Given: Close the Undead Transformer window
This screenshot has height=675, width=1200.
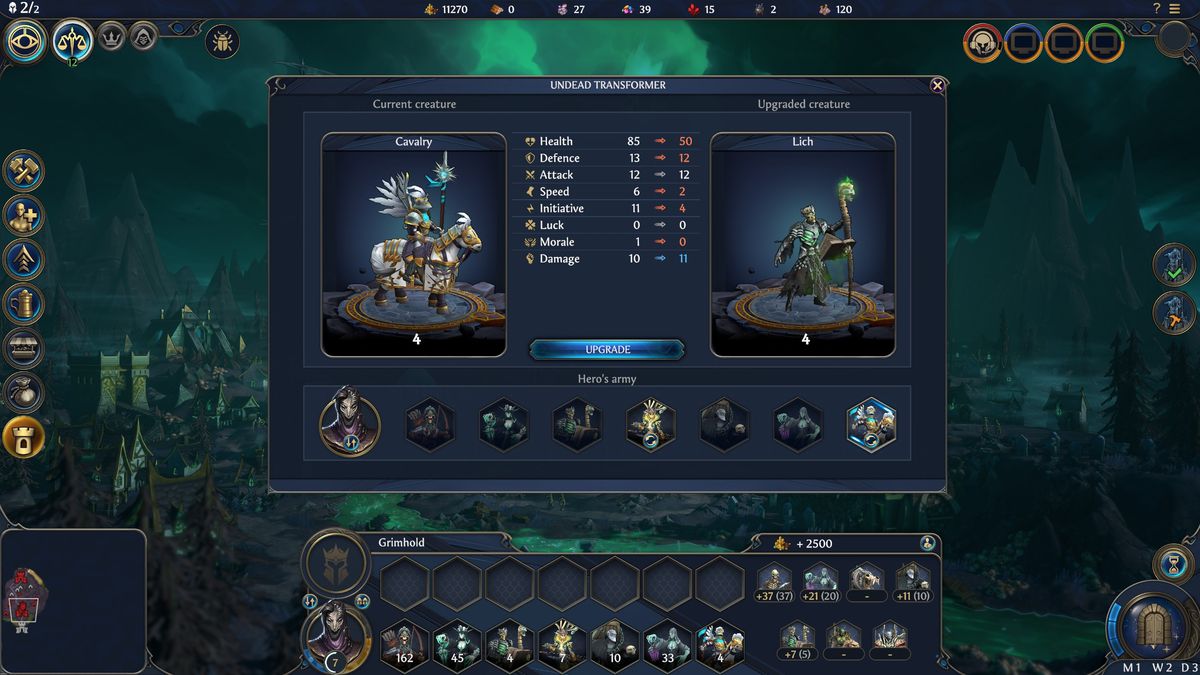Looking at the screenshot, I should (x=937, y=86).
